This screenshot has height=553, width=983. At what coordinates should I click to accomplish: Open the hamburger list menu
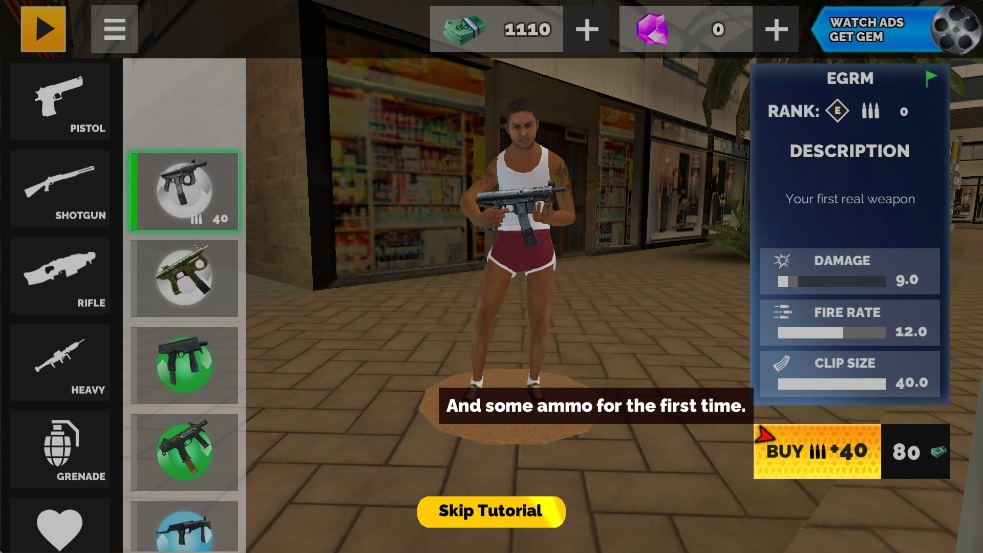[114, 30]
